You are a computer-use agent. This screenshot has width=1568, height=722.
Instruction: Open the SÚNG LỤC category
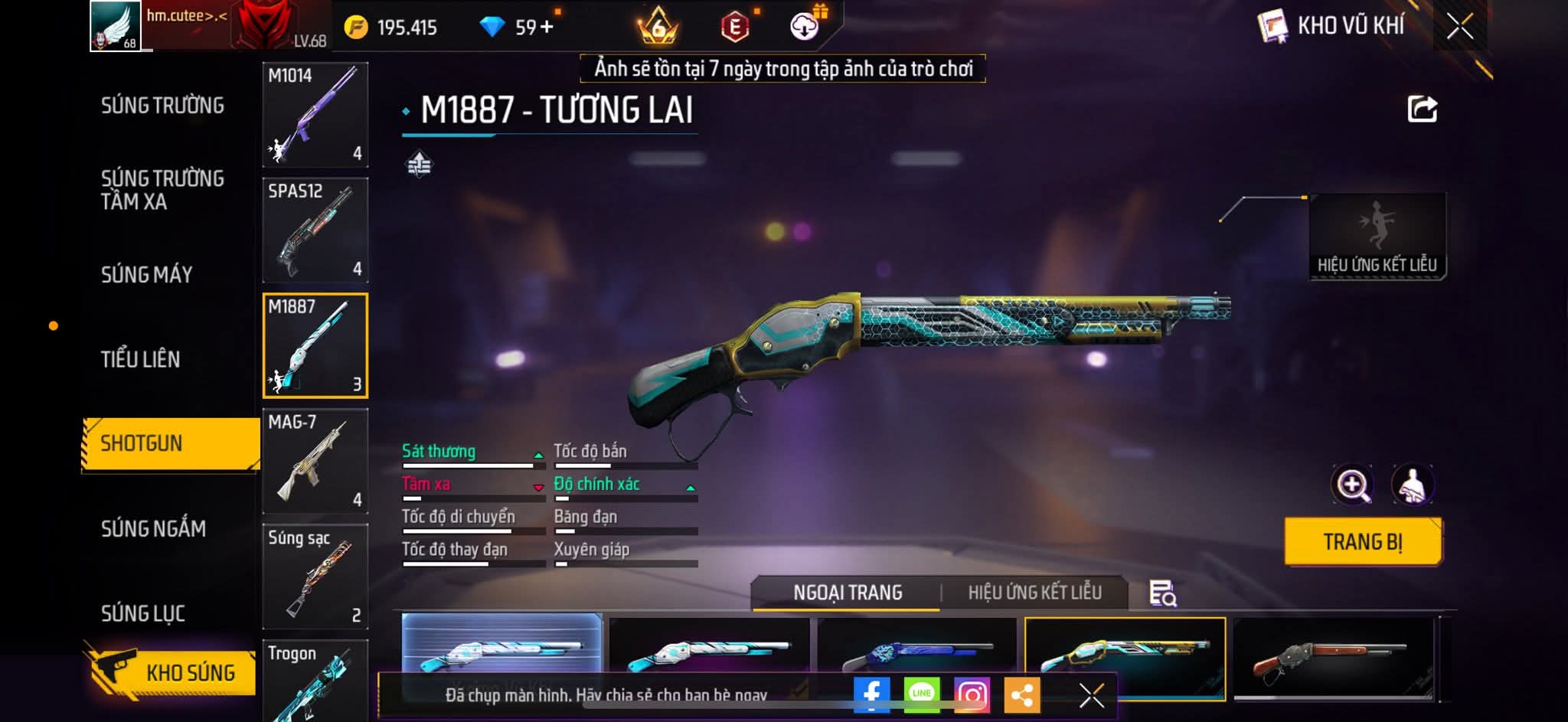click(x=142, y=613)
